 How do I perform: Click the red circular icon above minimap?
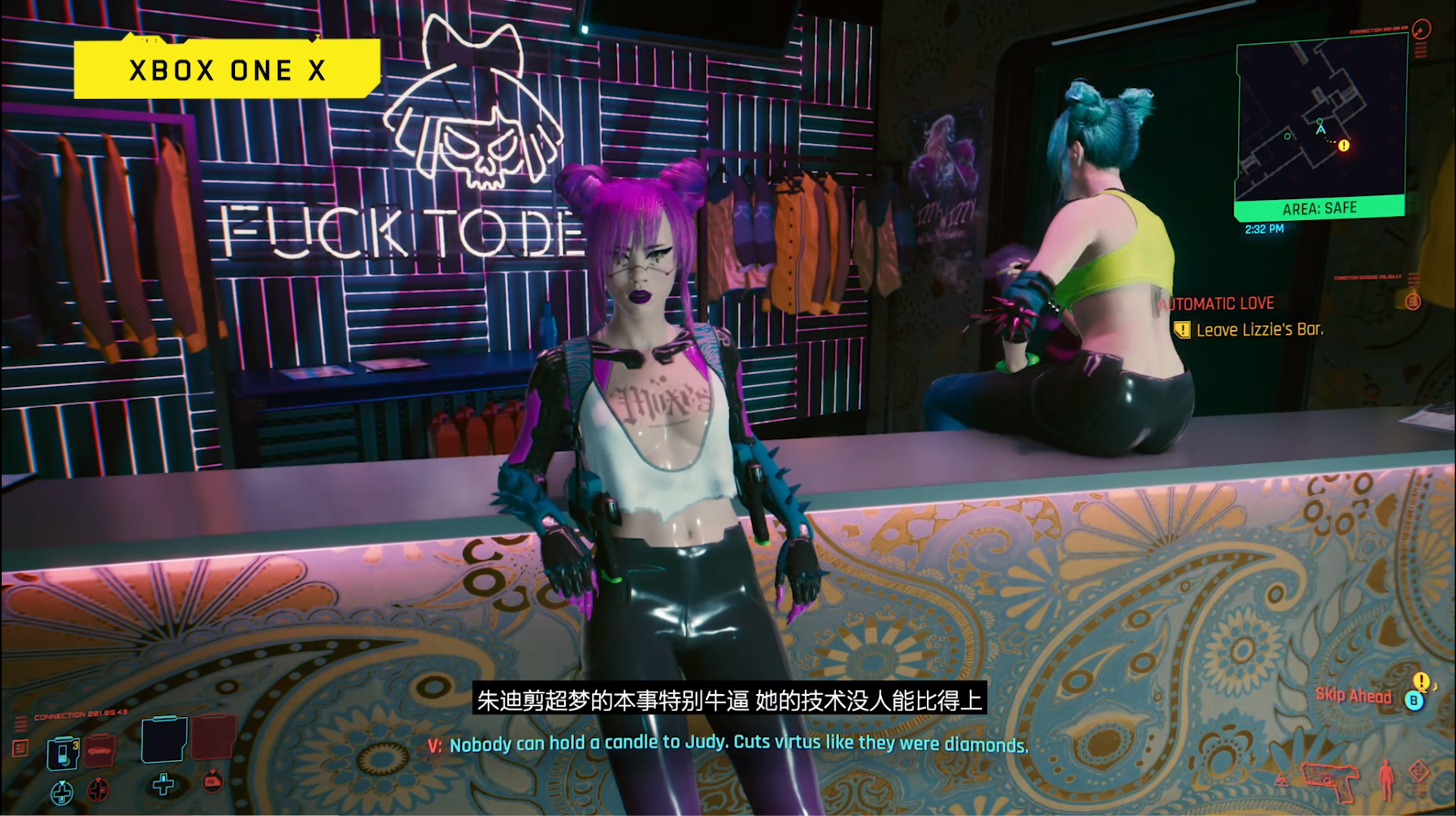click(1421, 30)
